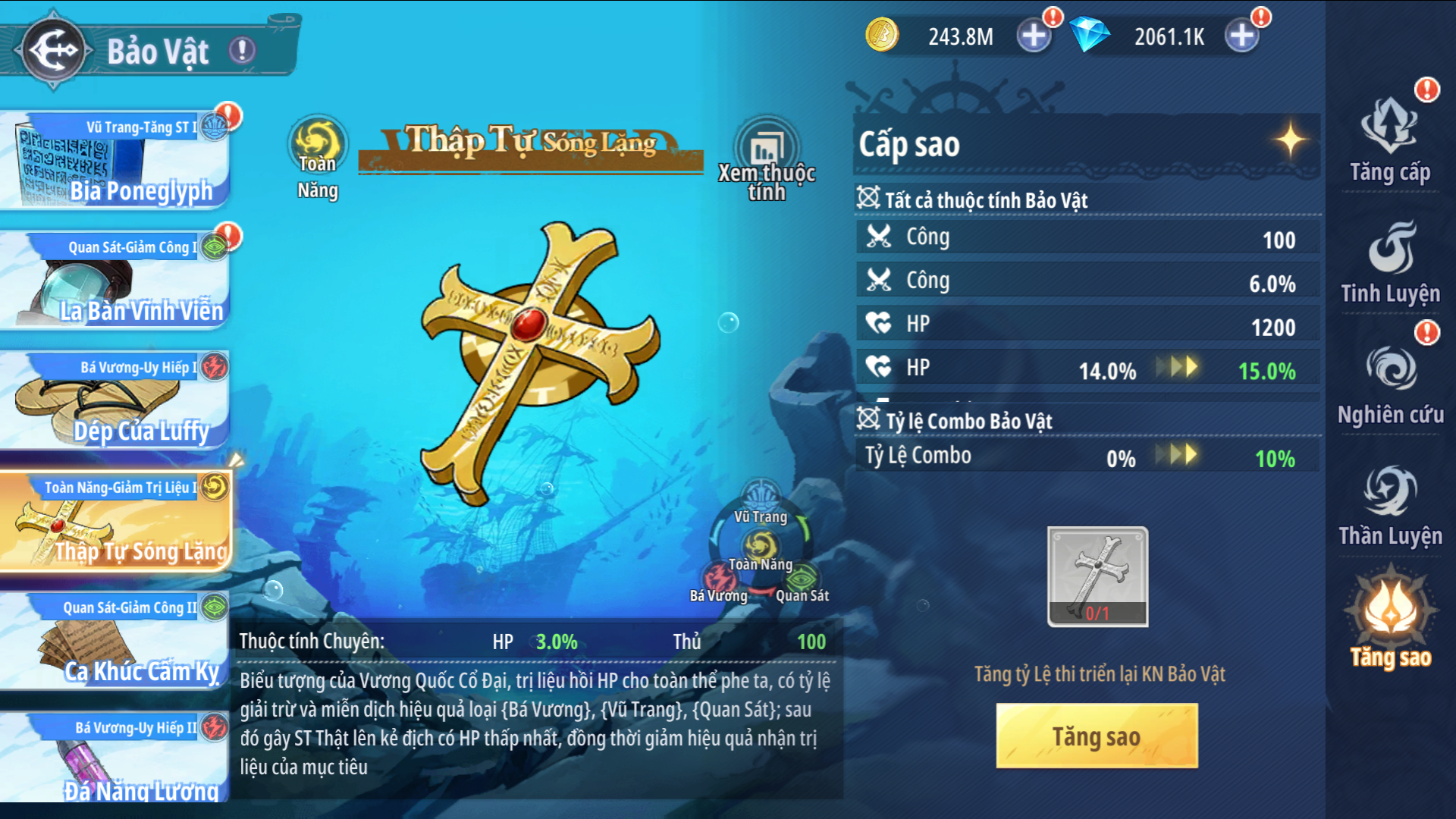Viewport: 1456px width, 819px height.
Task: Open the Thần Luyện tab
Action: (x=1390, y=506)
